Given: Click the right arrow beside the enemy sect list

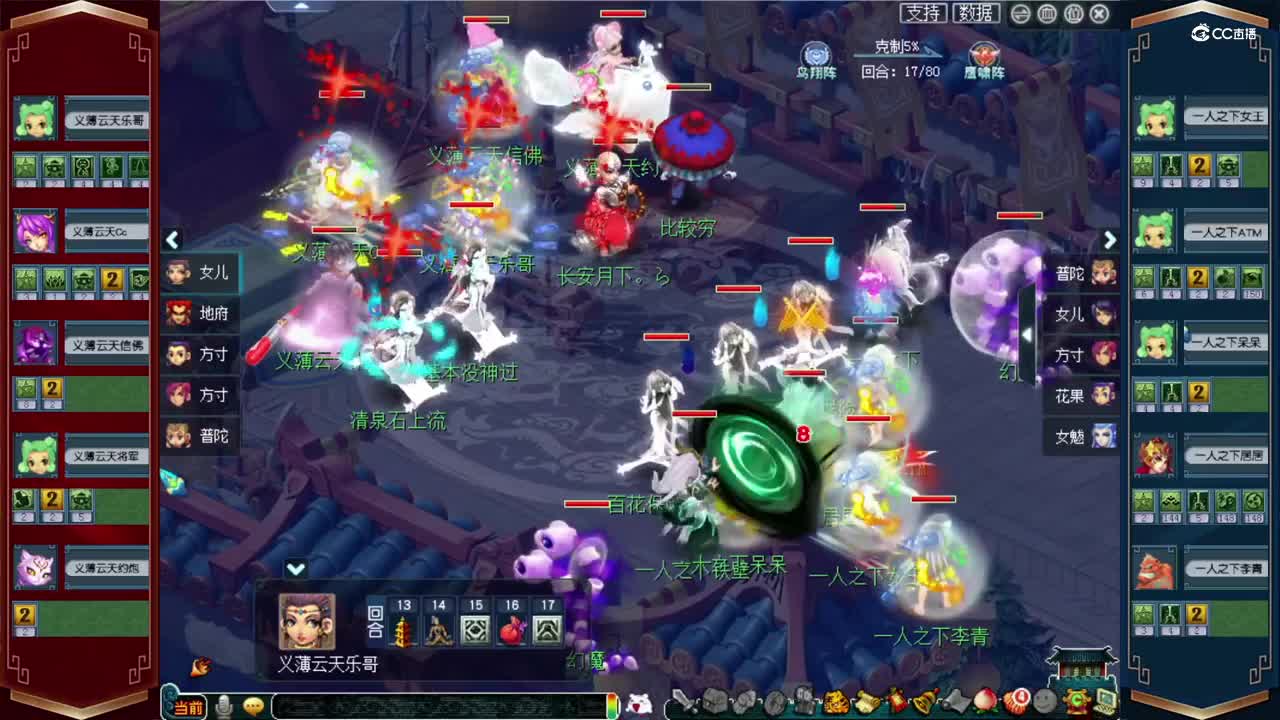Looking at the screenshot, I should [1111, 241].
